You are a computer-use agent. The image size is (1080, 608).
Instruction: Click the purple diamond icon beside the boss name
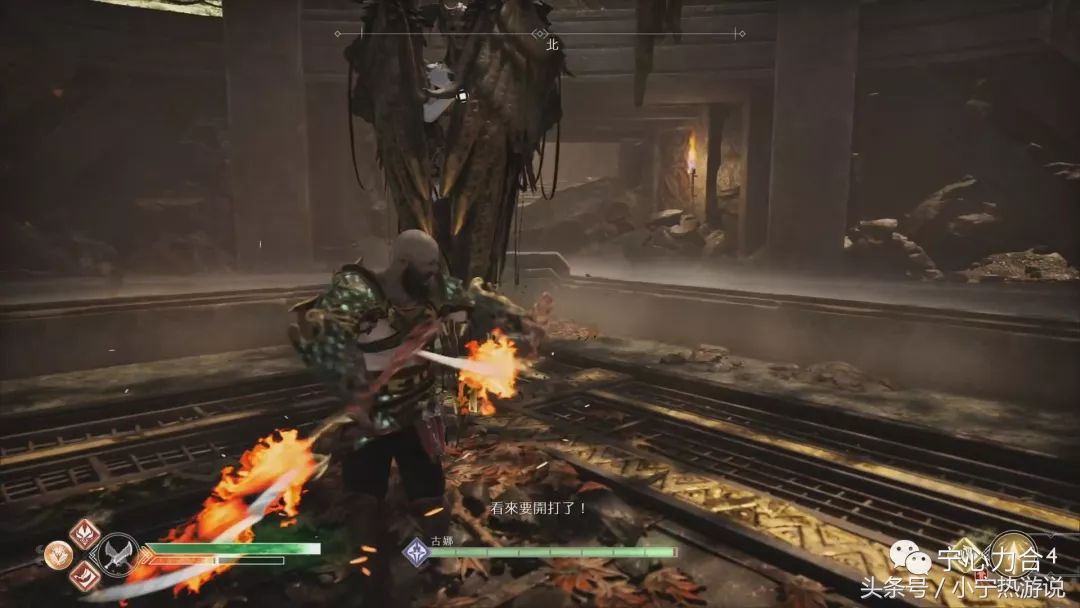pos(416,552)
